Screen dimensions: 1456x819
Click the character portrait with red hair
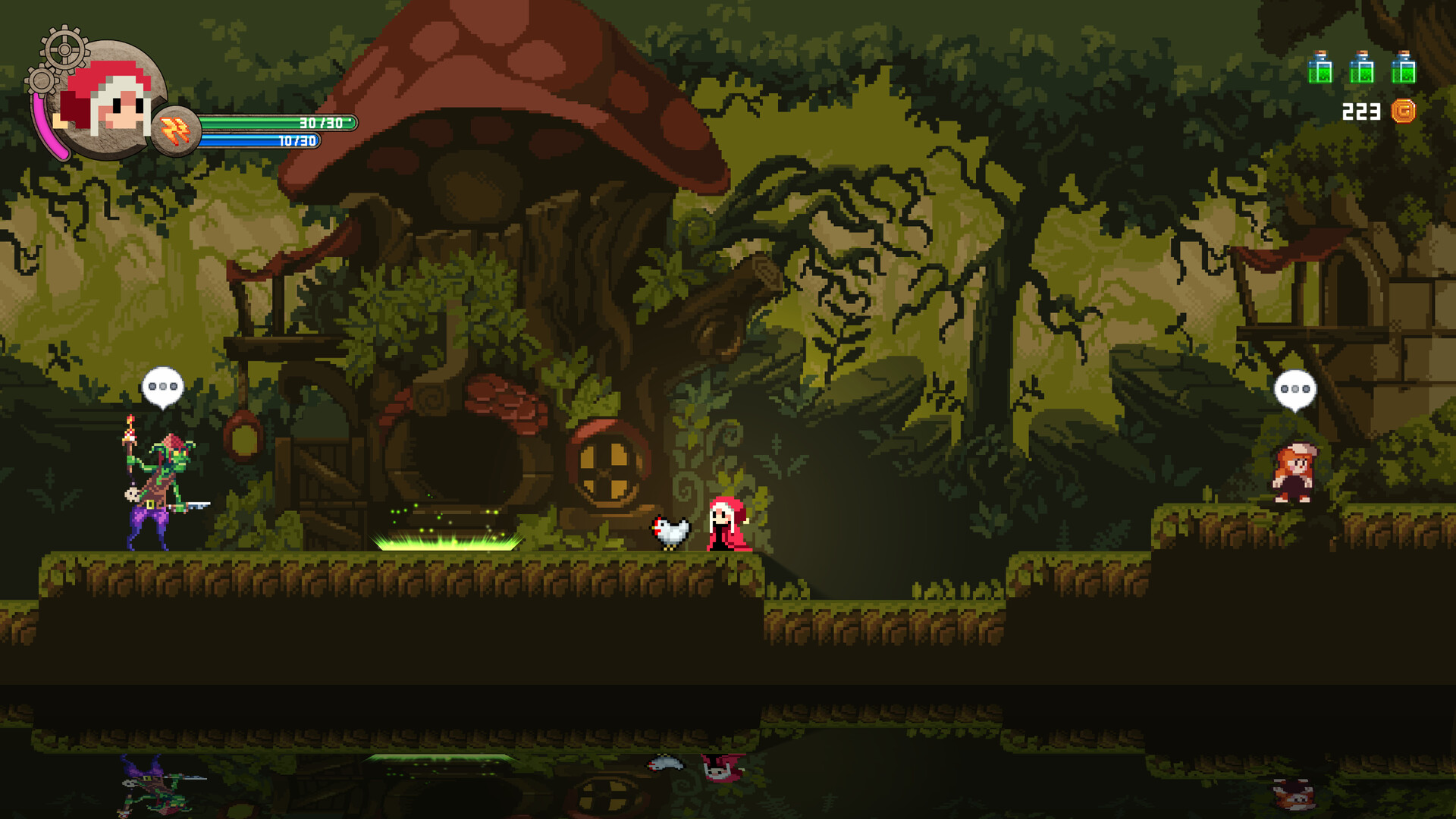point(110,99)
